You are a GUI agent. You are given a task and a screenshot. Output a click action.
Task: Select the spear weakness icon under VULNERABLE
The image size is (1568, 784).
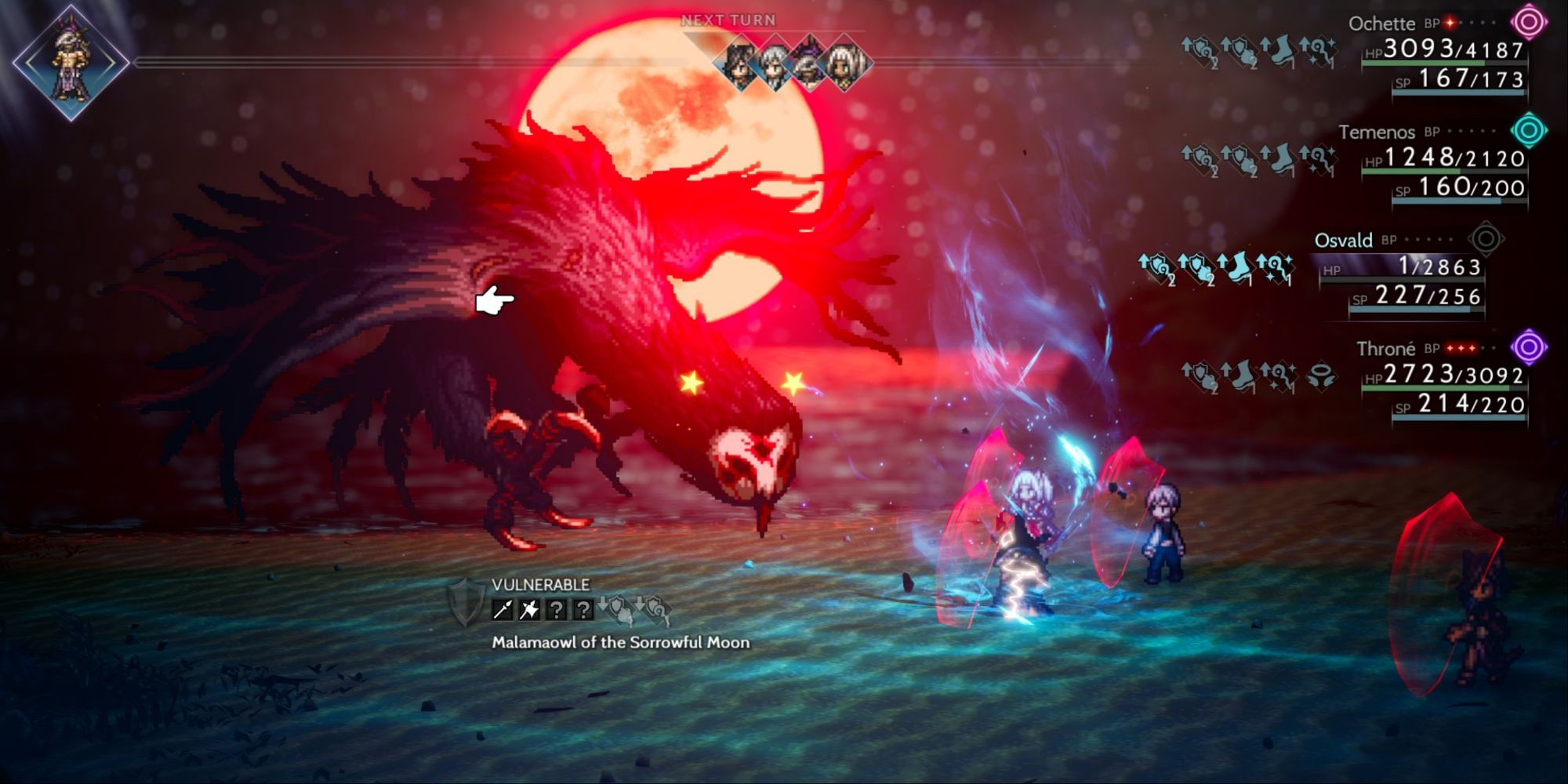pyautogui.click(x=503, y=608)
